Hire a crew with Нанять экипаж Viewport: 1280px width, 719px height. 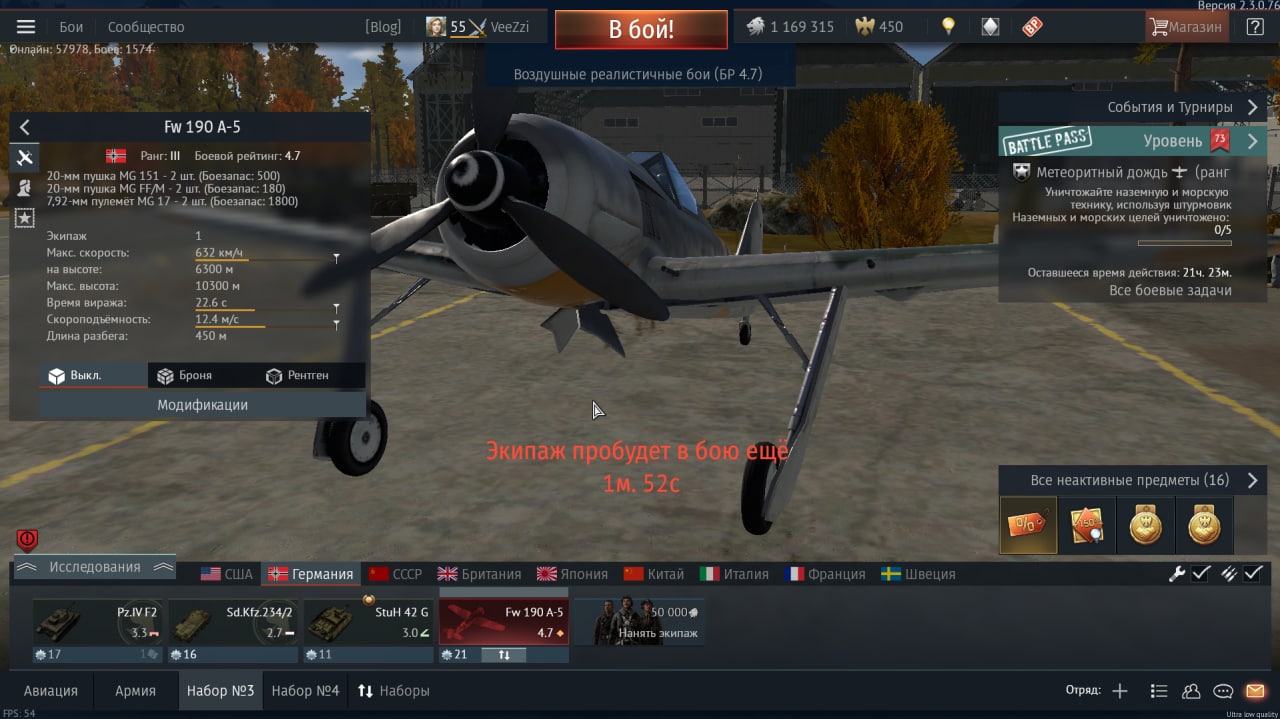638,622
